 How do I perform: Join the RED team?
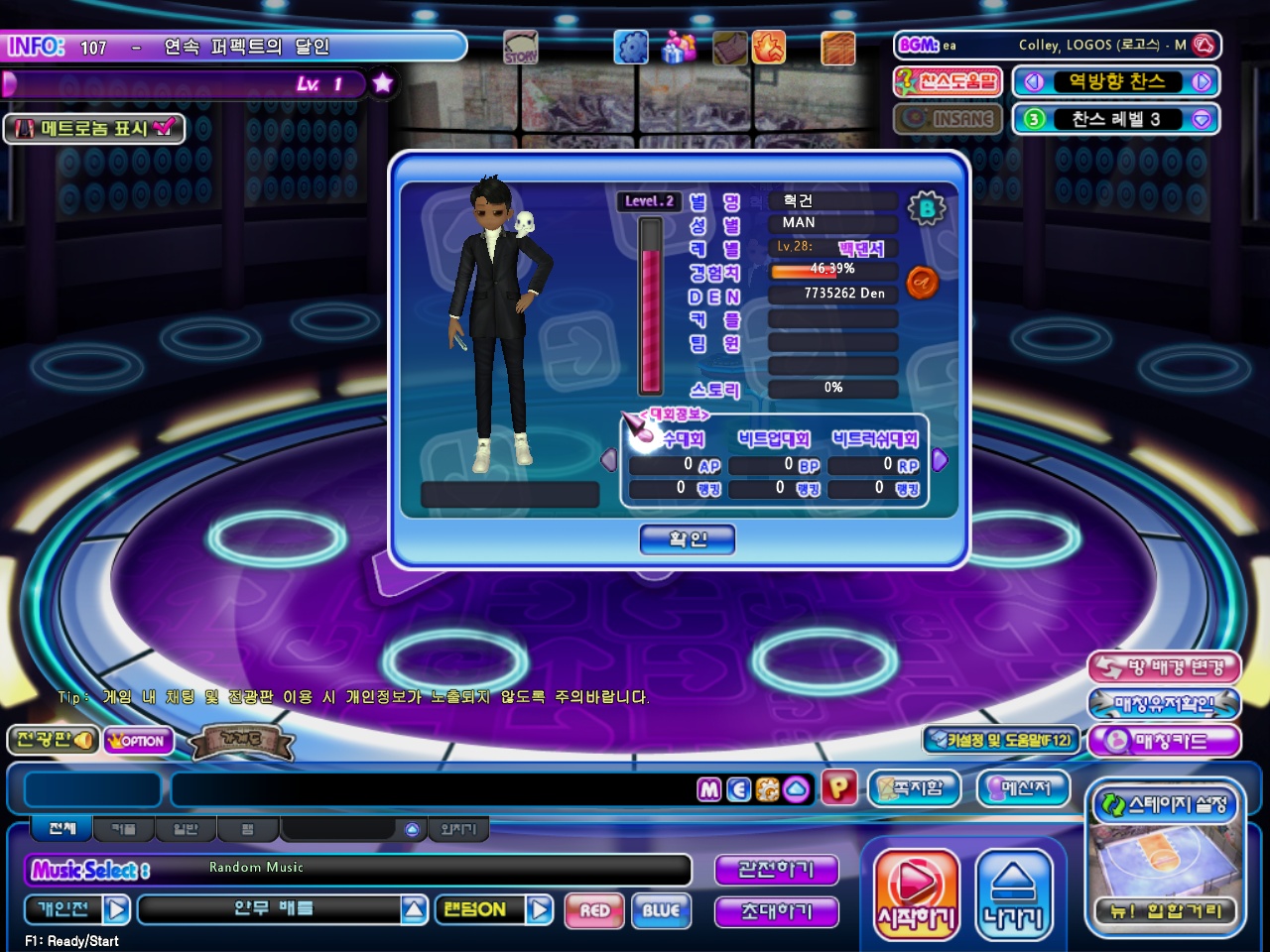[x=594, y=910]
